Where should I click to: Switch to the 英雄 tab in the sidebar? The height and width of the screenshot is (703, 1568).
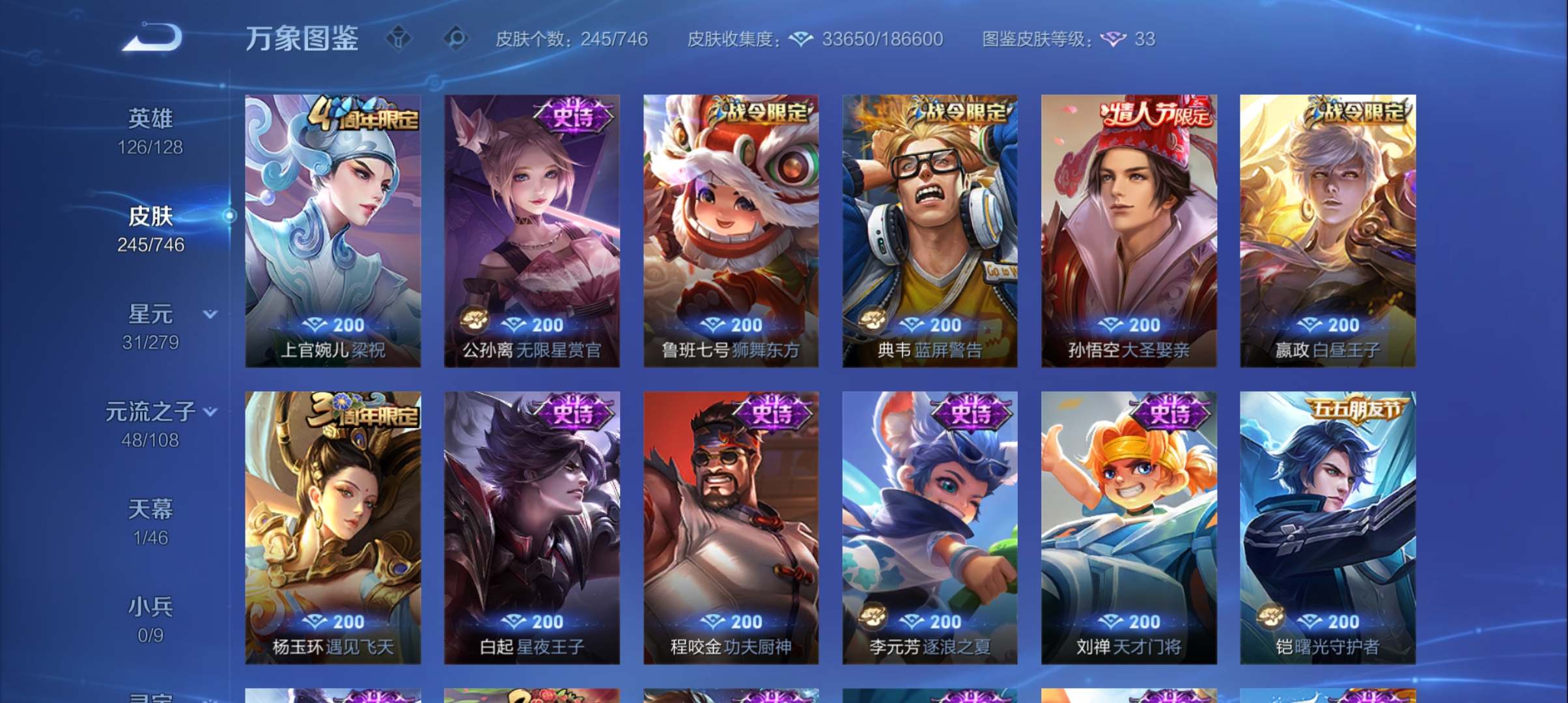(150, 118)
